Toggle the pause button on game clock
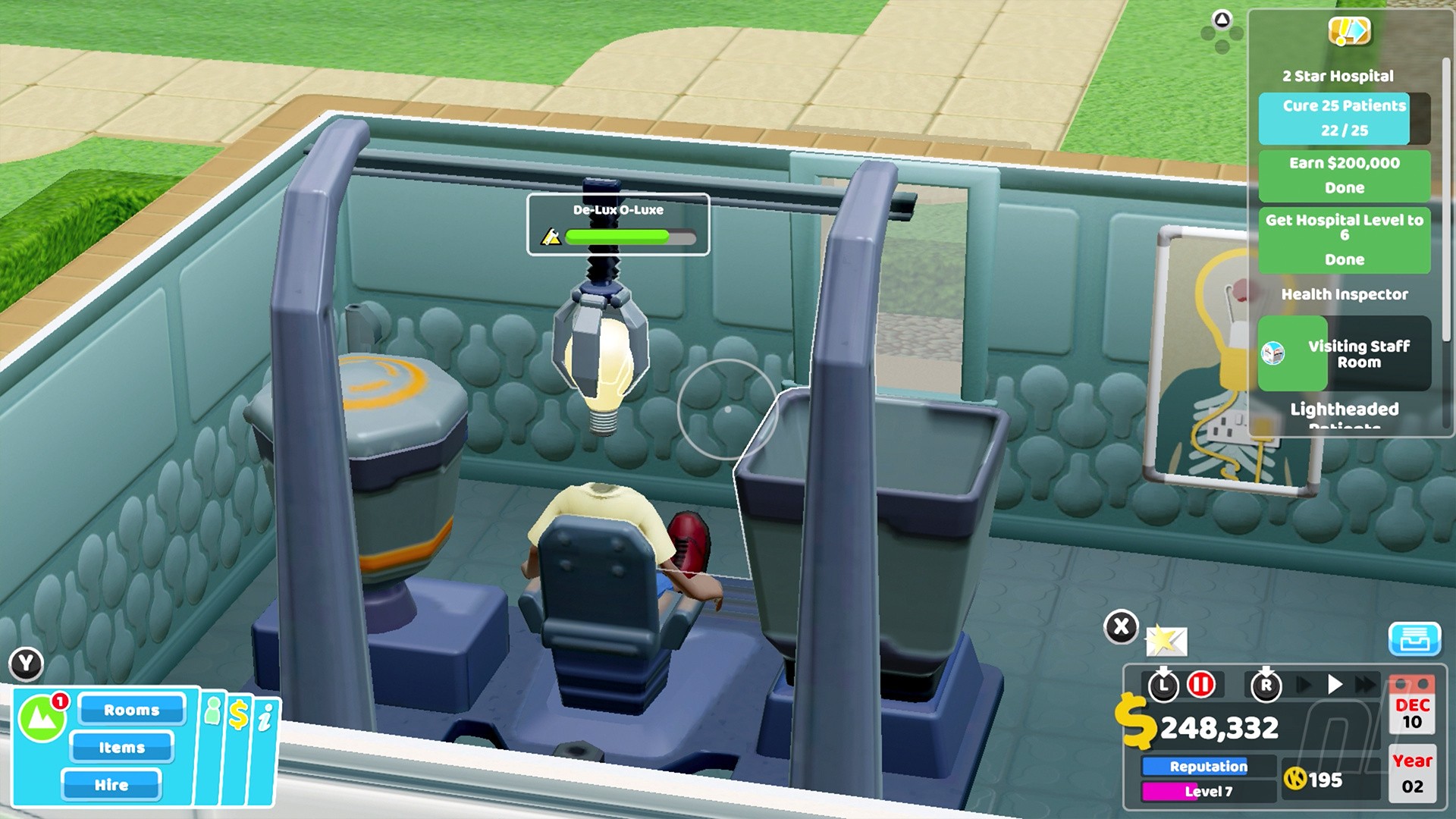 click(x=1200, y=684)
